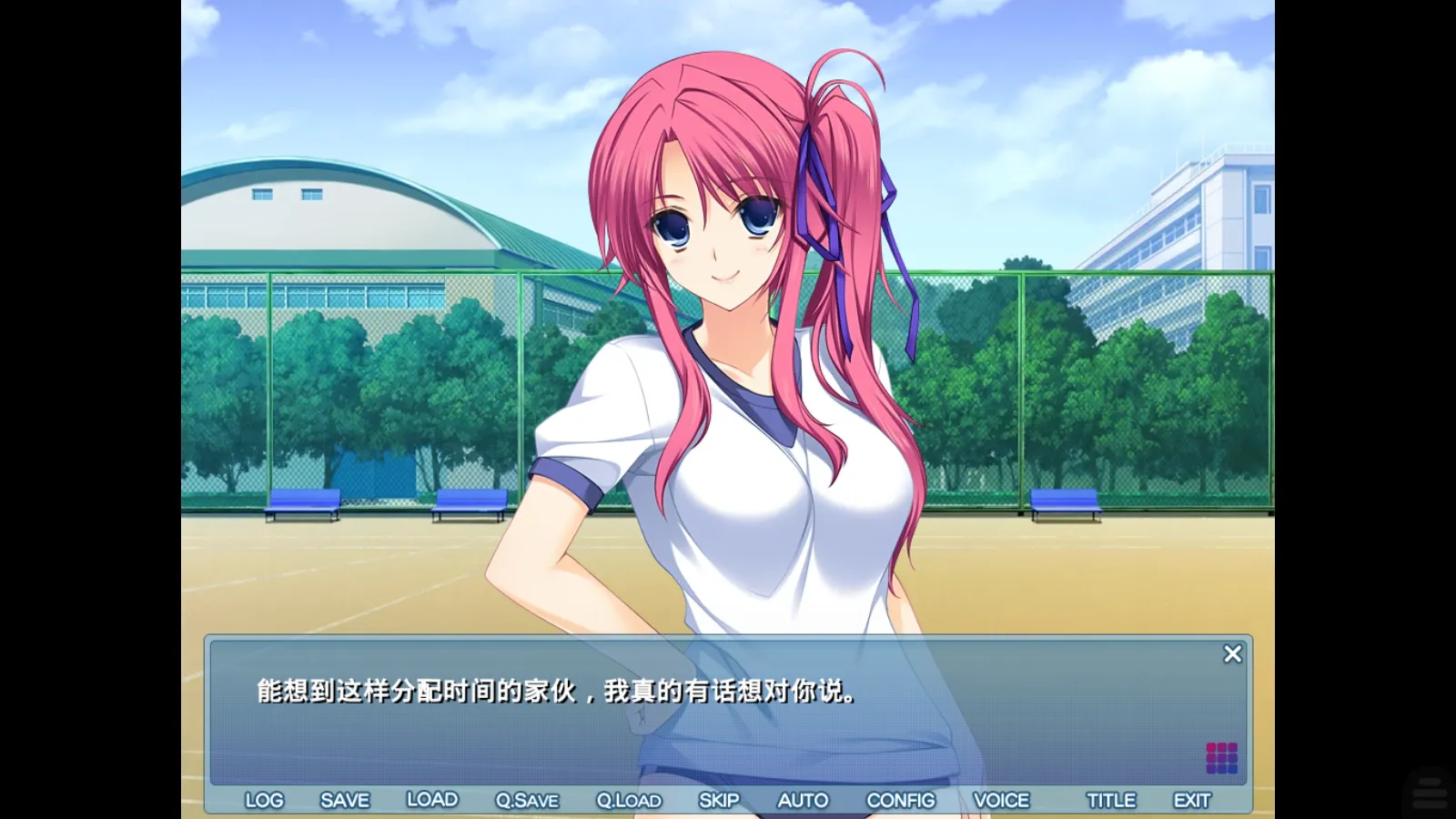The image size is (1456, 819).
Task: Open the SAVE screen
Action: [x=343, y=800]
